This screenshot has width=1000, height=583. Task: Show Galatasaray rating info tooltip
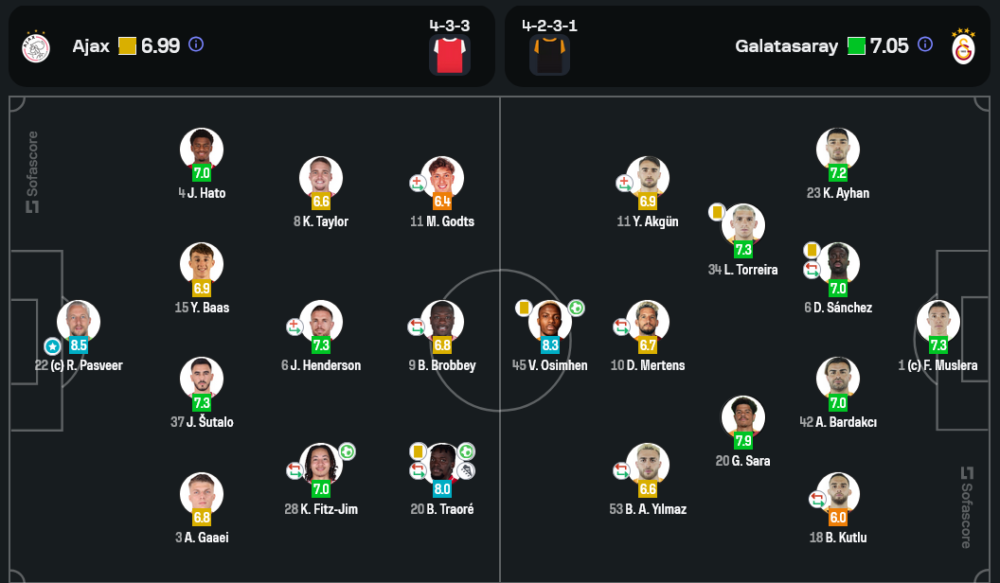point(925,45)
